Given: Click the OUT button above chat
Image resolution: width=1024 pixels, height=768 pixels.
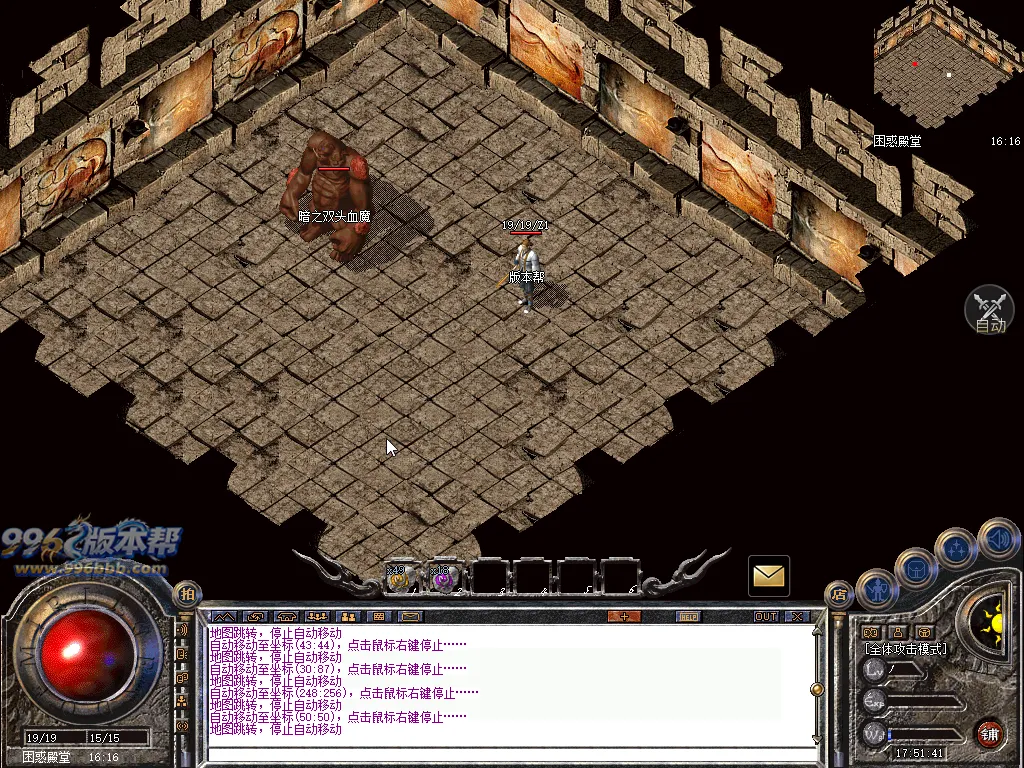Looking at the screenshot, I should 766,616.
